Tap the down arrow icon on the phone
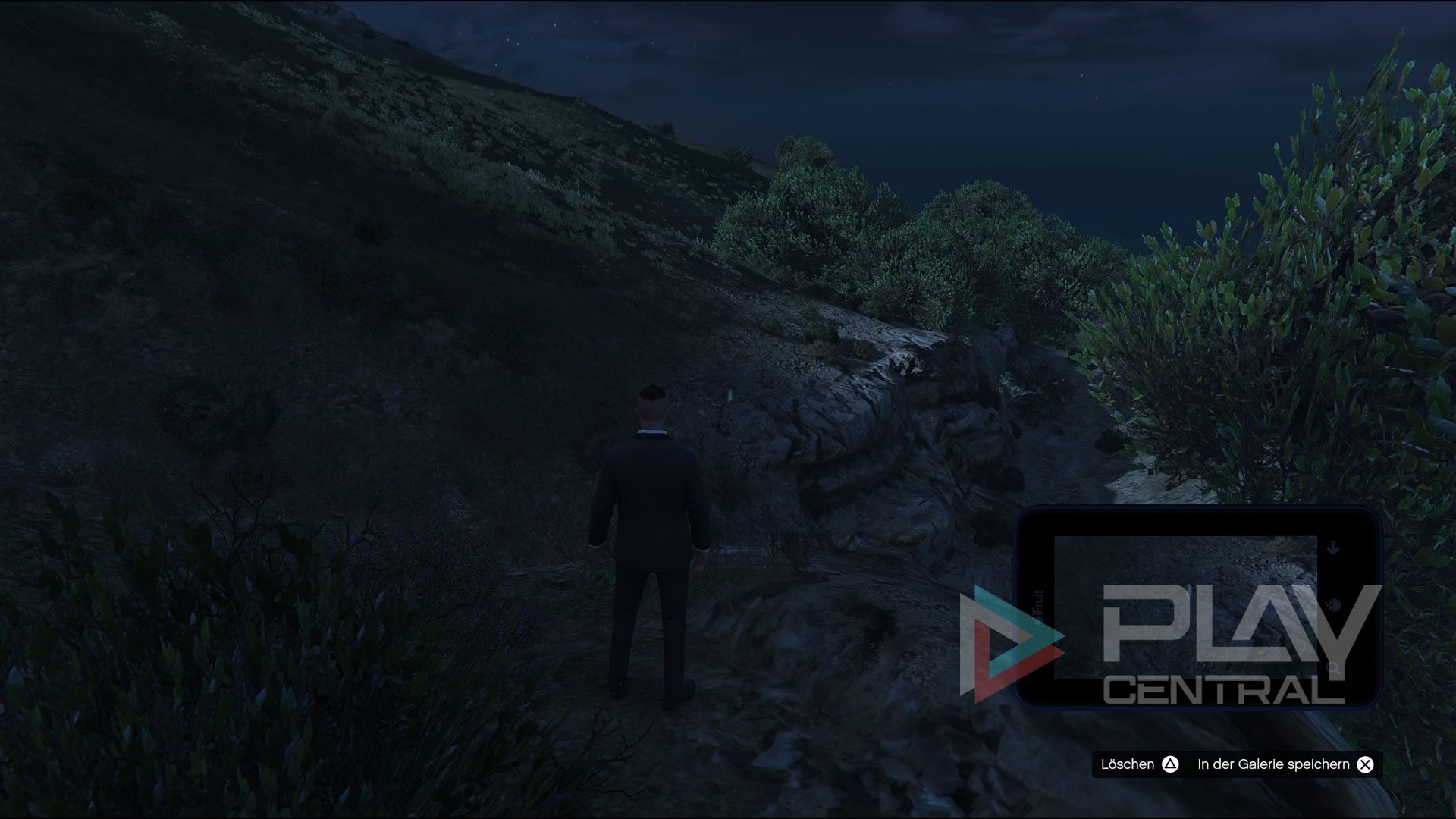 coord(1333,548)
